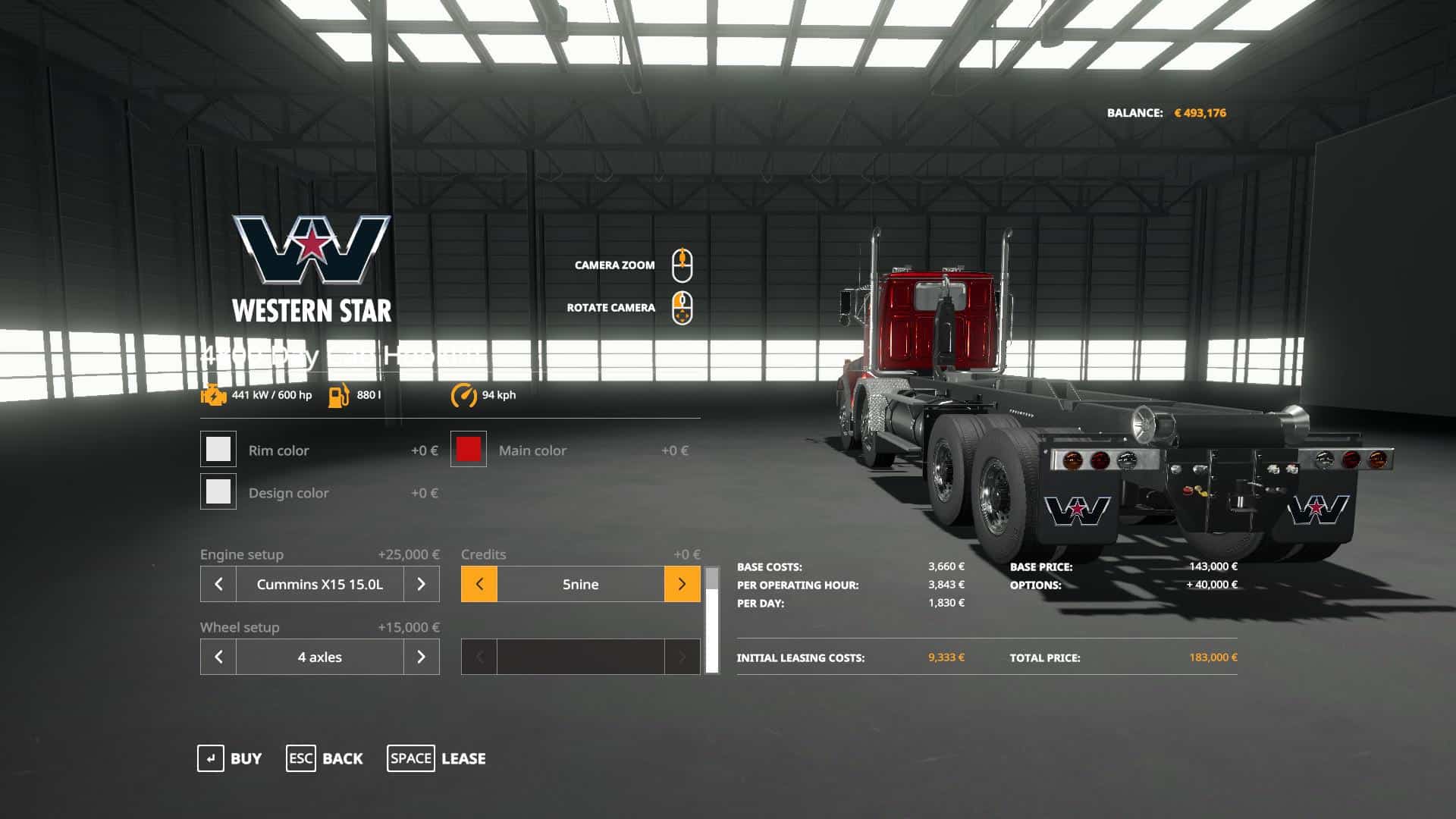Screen dimensions: 1456x819
Task: Go back from the shop configuration
Action: [325, 758]
